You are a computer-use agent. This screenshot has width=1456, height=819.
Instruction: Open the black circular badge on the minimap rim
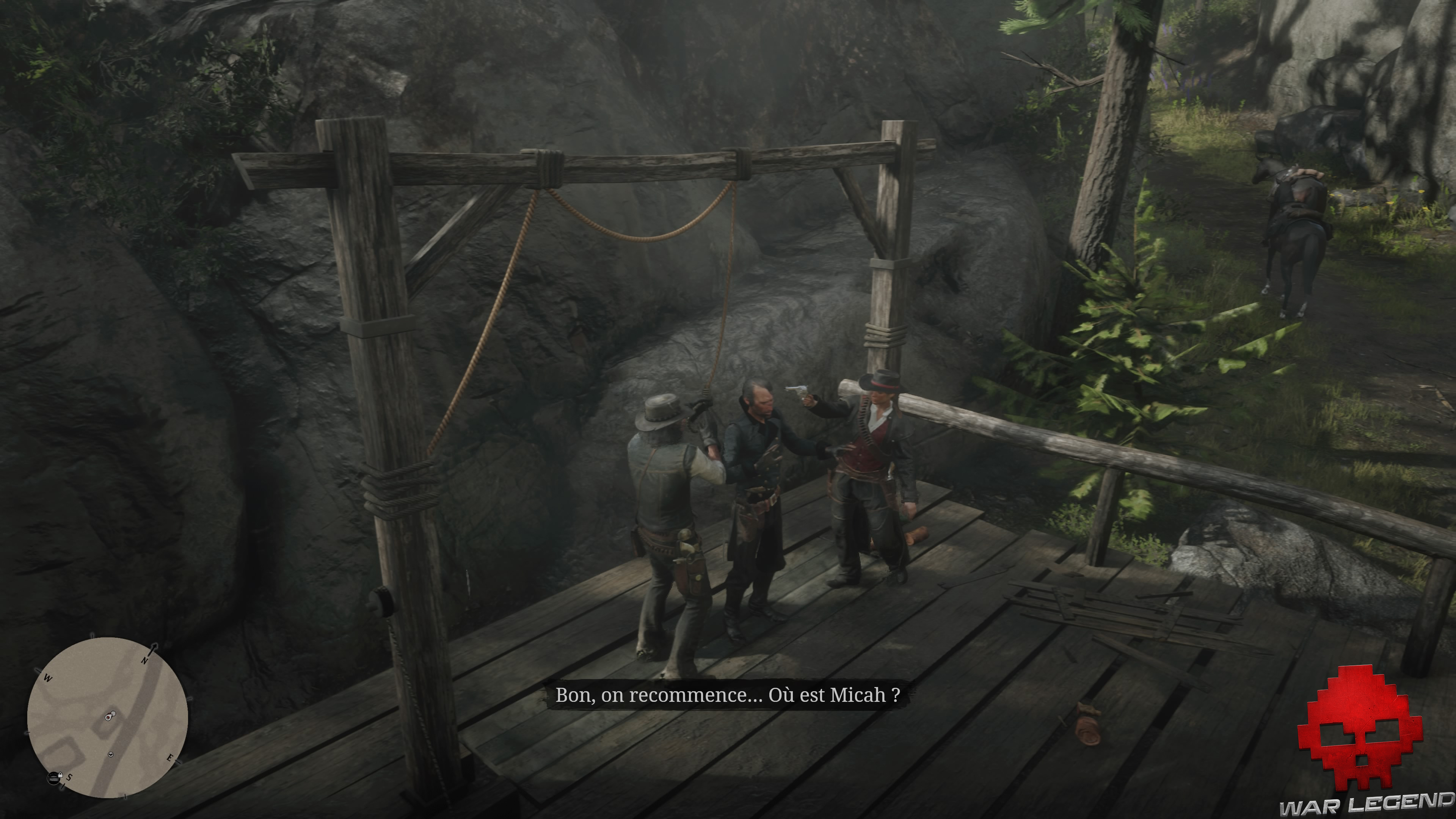coord(54,779)
